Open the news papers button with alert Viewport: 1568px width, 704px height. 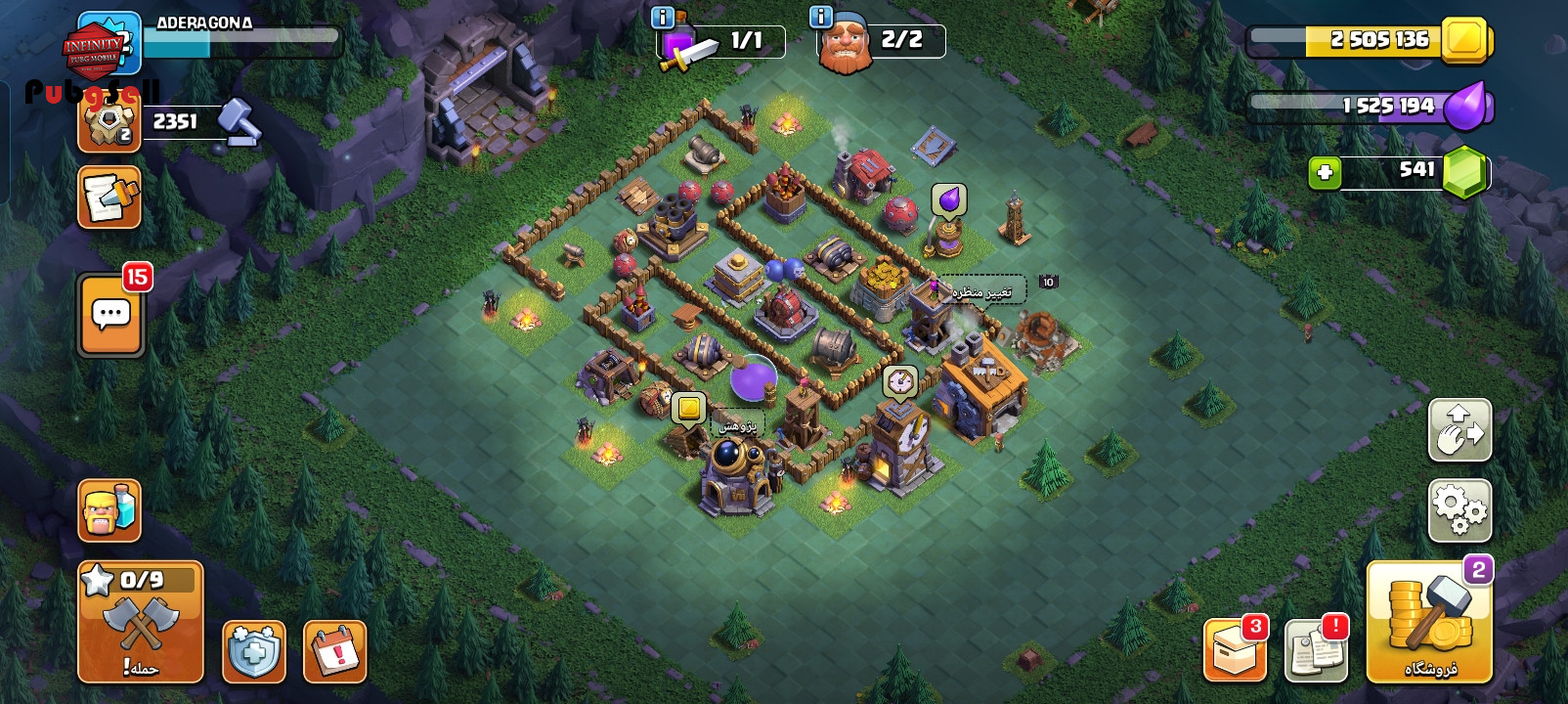pos(1316,651)
